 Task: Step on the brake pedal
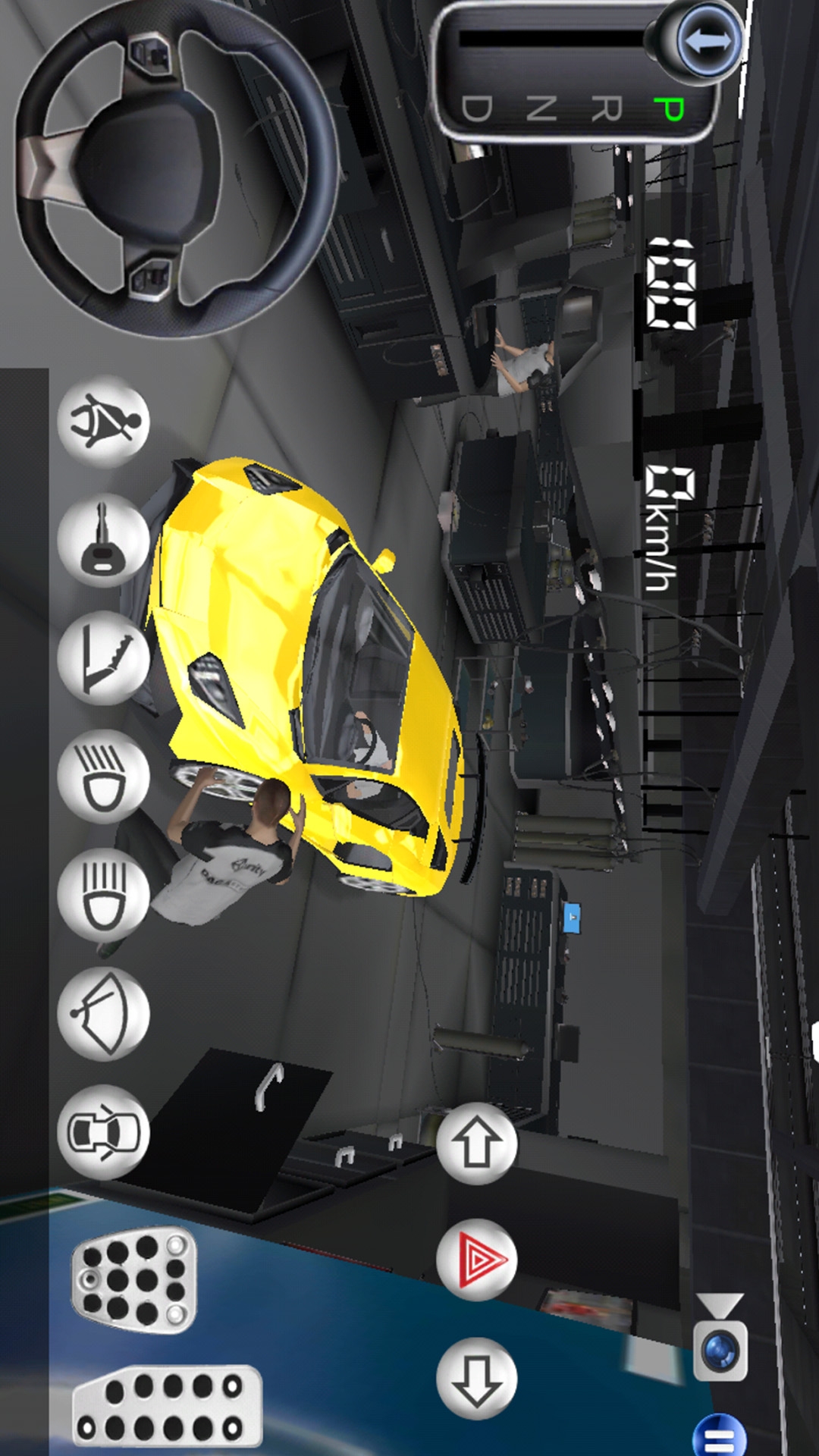click(134, 1280)
